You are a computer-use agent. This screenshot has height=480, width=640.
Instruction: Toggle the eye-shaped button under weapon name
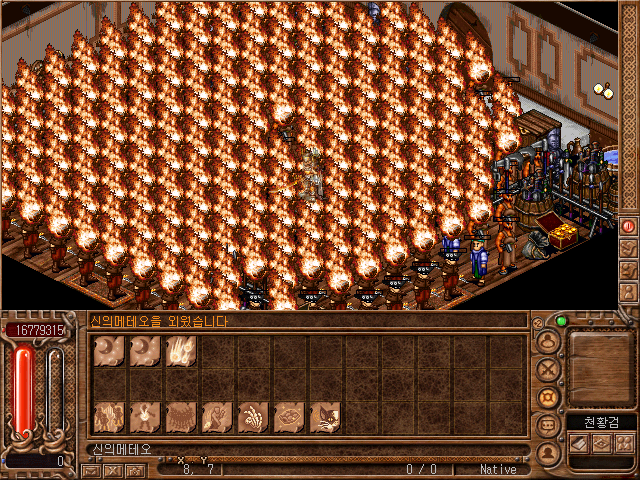tap(603, 442)
